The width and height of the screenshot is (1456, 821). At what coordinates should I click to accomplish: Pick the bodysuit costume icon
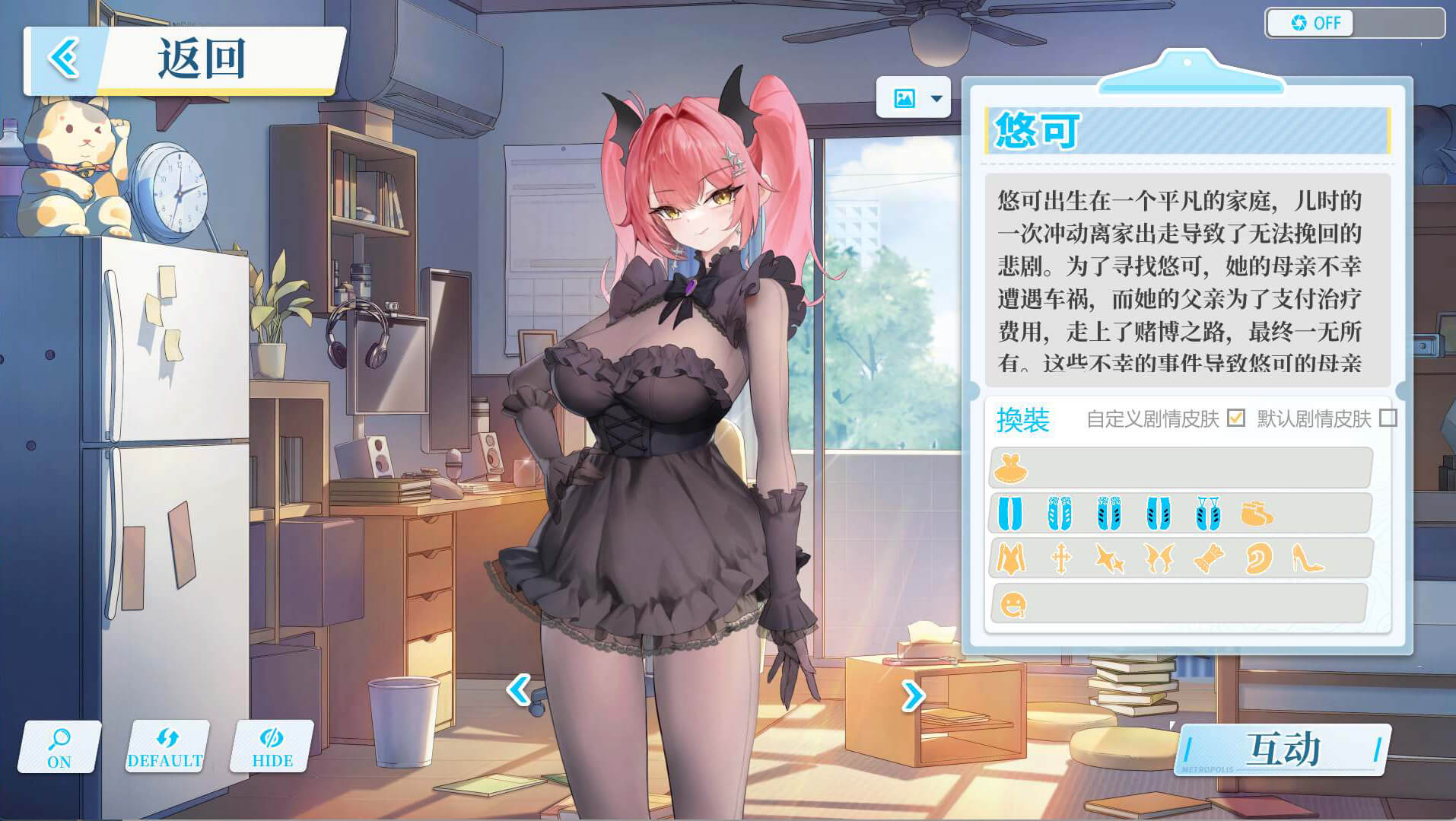pyautogui.click(x=1011, y=559)
